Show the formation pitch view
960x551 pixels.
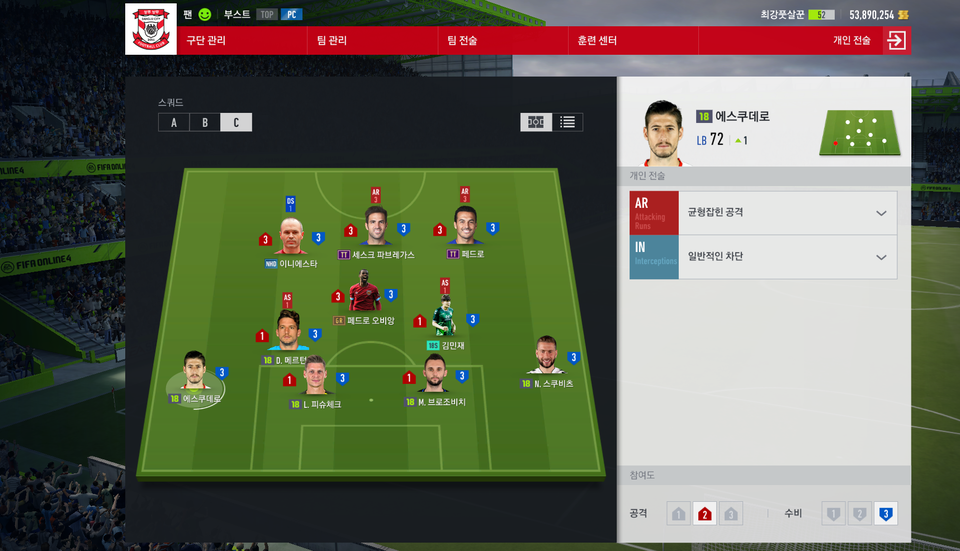pos(535,122)
